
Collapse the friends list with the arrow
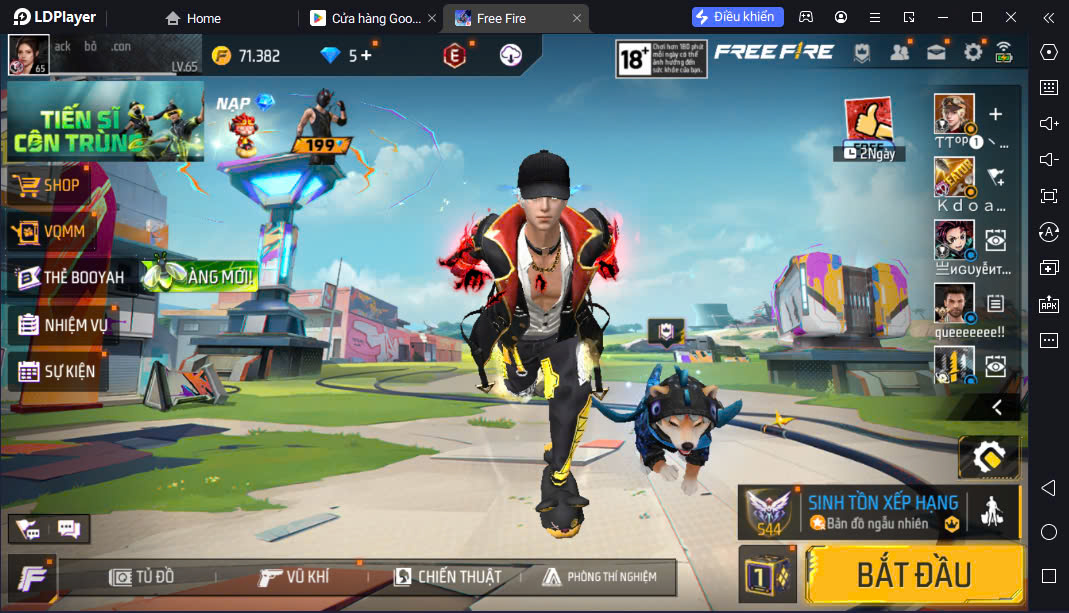tap(997, 407)
